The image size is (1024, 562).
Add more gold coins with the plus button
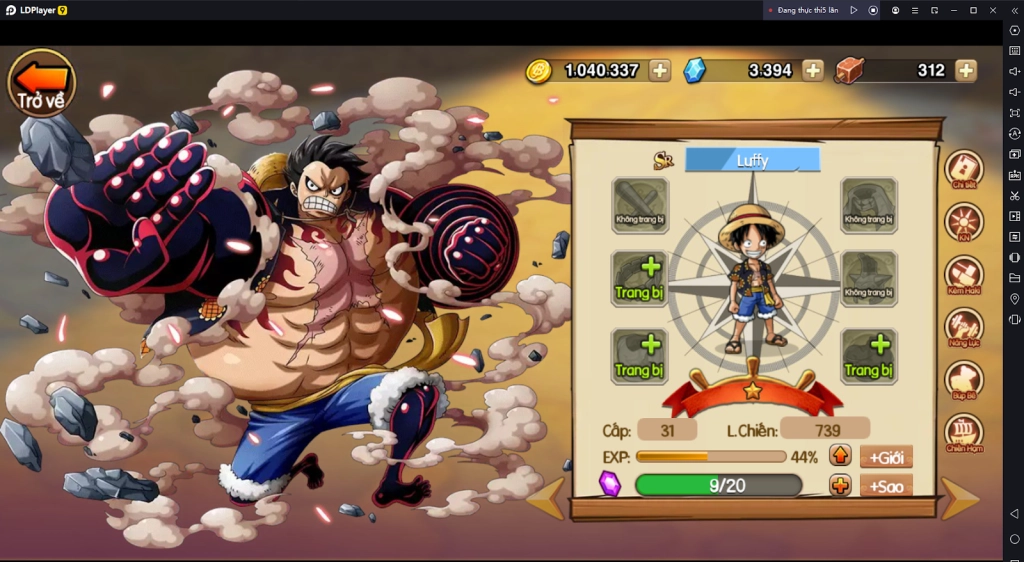[660, 70]
